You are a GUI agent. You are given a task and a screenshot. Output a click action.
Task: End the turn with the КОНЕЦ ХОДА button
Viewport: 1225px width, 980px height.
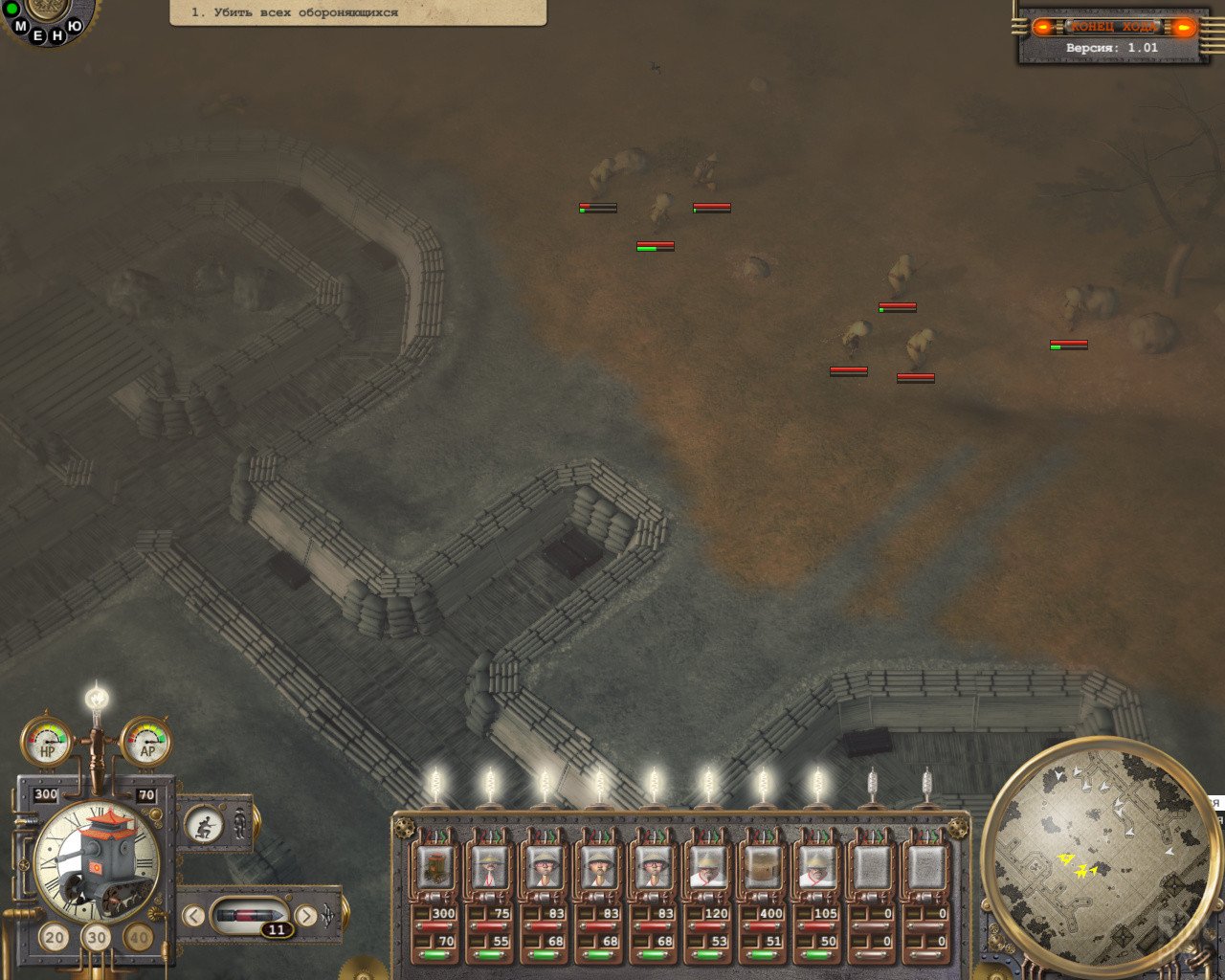pyautogui.click(x=1113, y=27)
